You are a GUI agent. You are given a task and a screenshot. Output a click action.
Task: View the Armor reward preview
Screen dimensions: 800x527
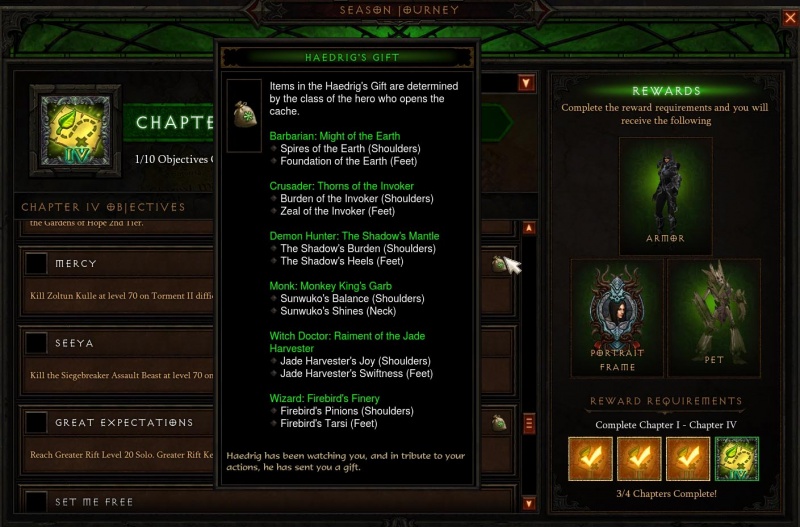[x=665, y=195]
